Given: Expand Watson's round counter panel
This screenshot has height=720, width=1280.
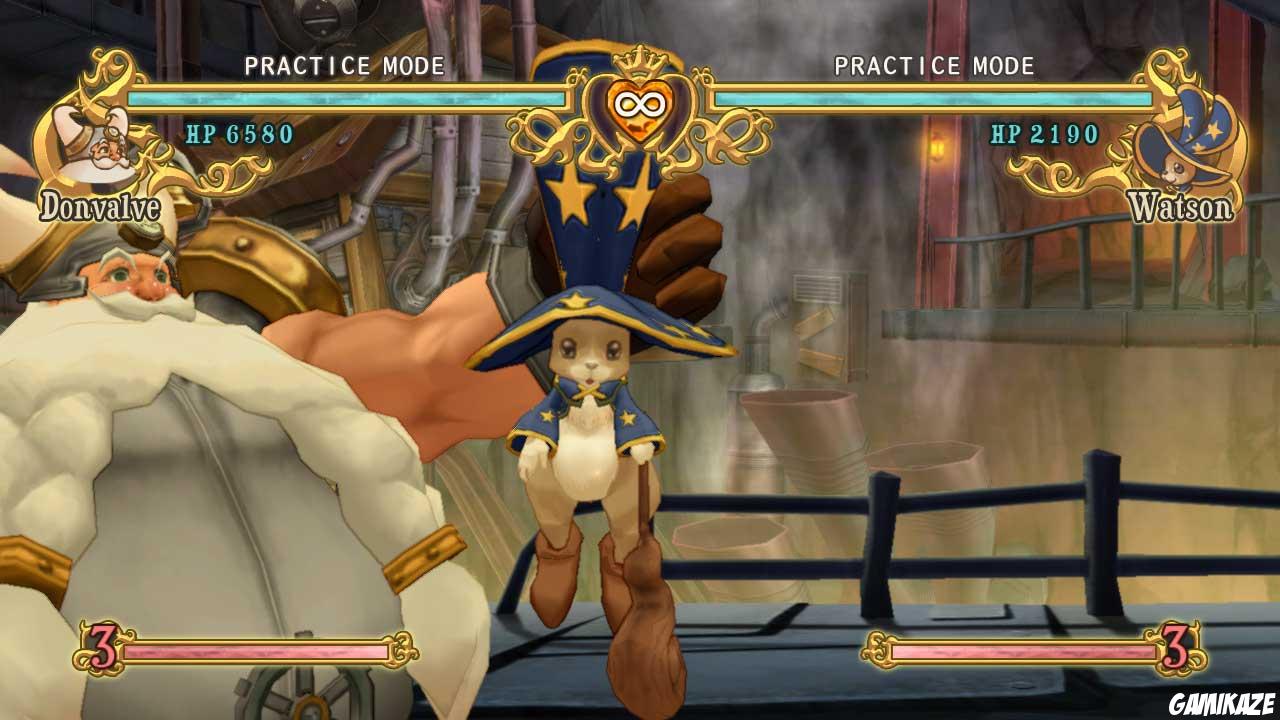Looking at the screenshot, I should pyautogui.click(x=1030, y=650).
